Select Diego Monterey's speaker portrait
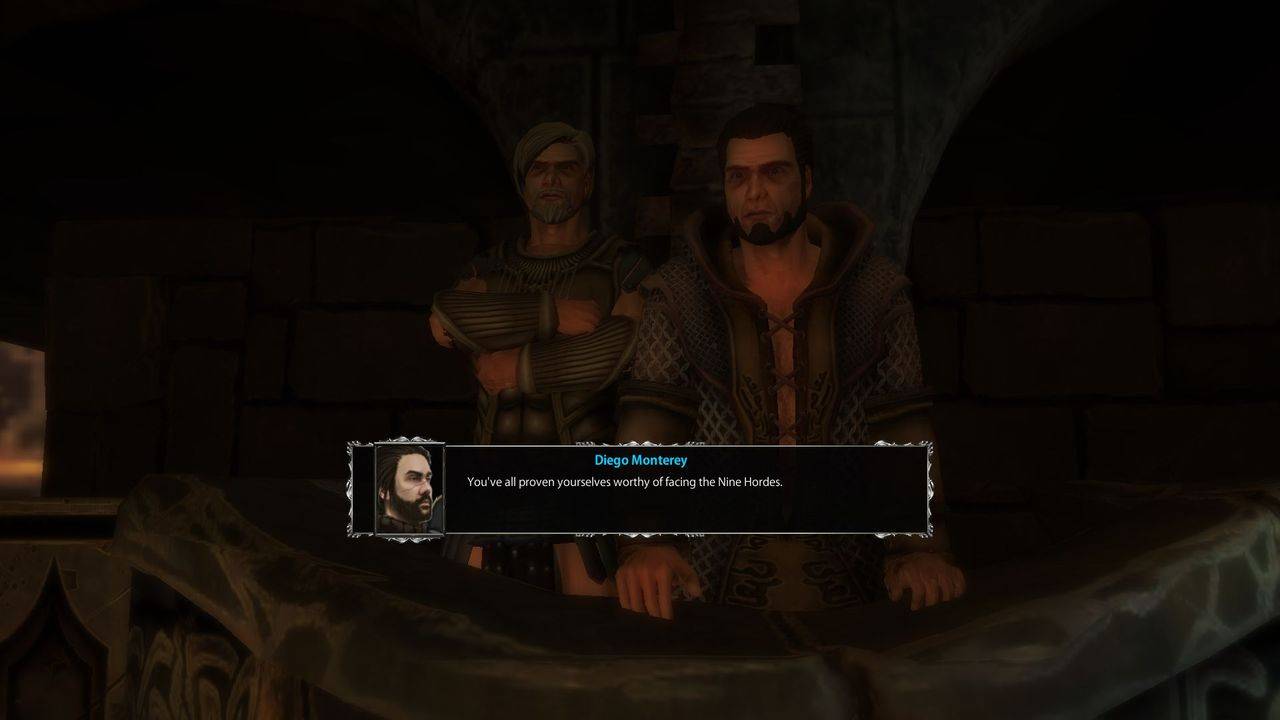This screenshot has height=720, width=1280. pos(409,489)
